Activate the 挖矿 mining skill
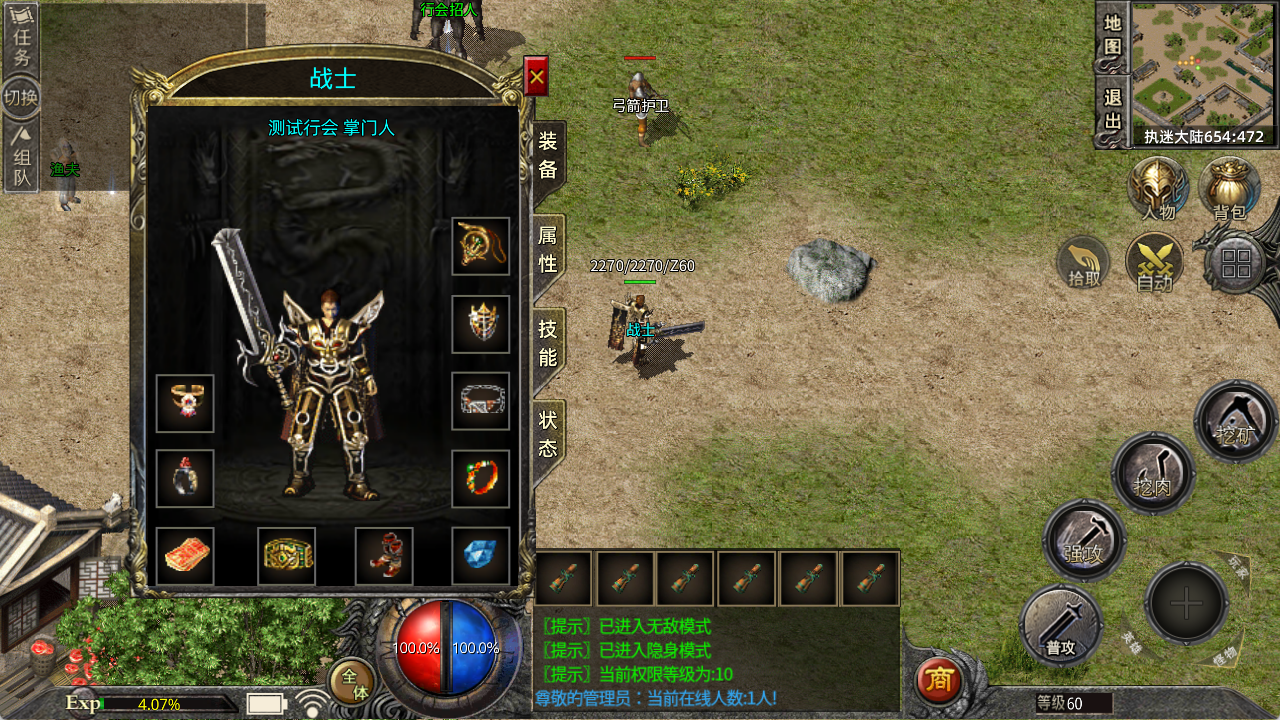Image resolution: width=1280 pixels, height=720 pixels. tap(1236, 421)
